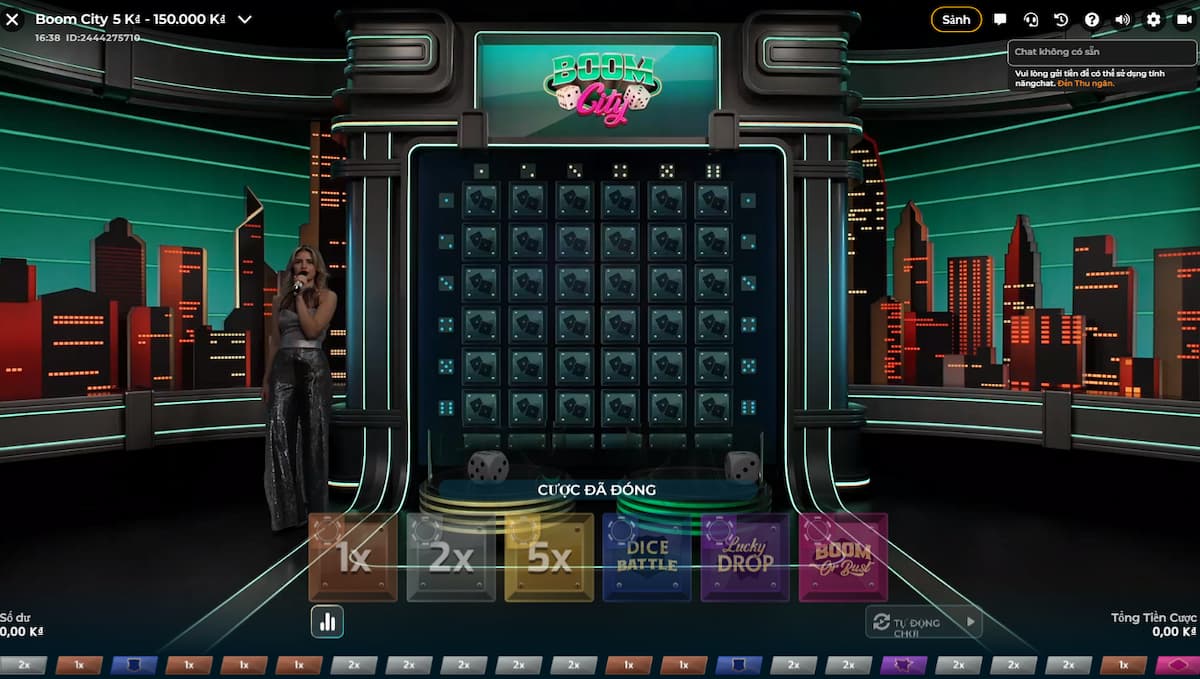1200x679 pixels.
Task: Show the game history clock icon
Action: tap(1061, 19)
